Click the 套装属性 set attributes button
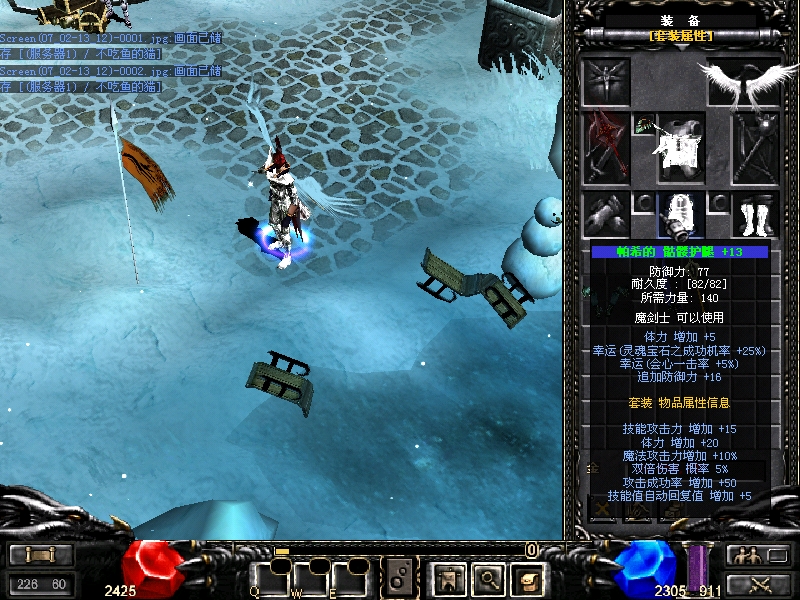This screenshot has height=600, width=800. point(681,36)
